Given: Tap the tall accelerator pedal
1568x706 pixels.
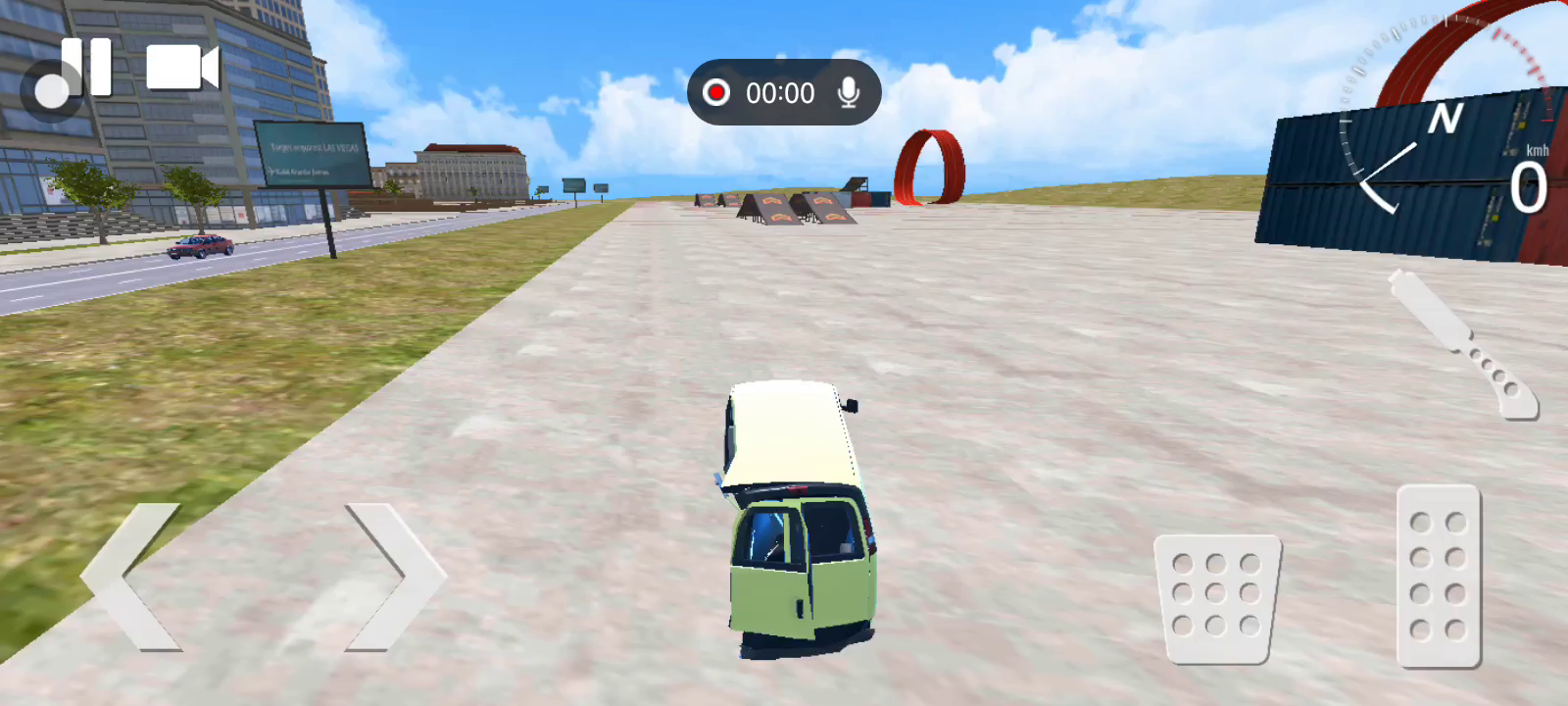Looking at the screenshot, I should click(x=1438, y=576).
